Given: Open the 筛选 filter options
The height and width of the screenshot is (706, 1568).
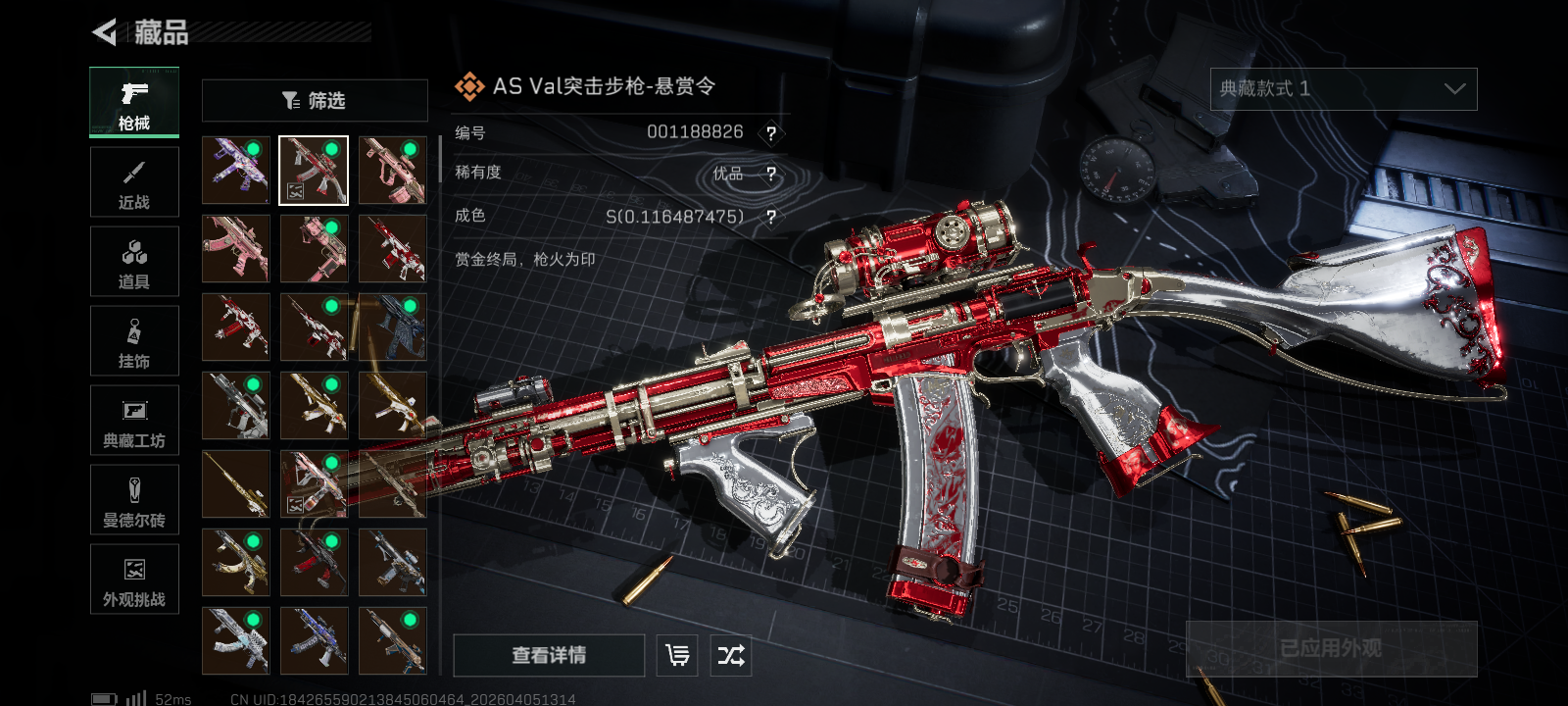Looking at the screenshot, I should (x=315, y=100).
